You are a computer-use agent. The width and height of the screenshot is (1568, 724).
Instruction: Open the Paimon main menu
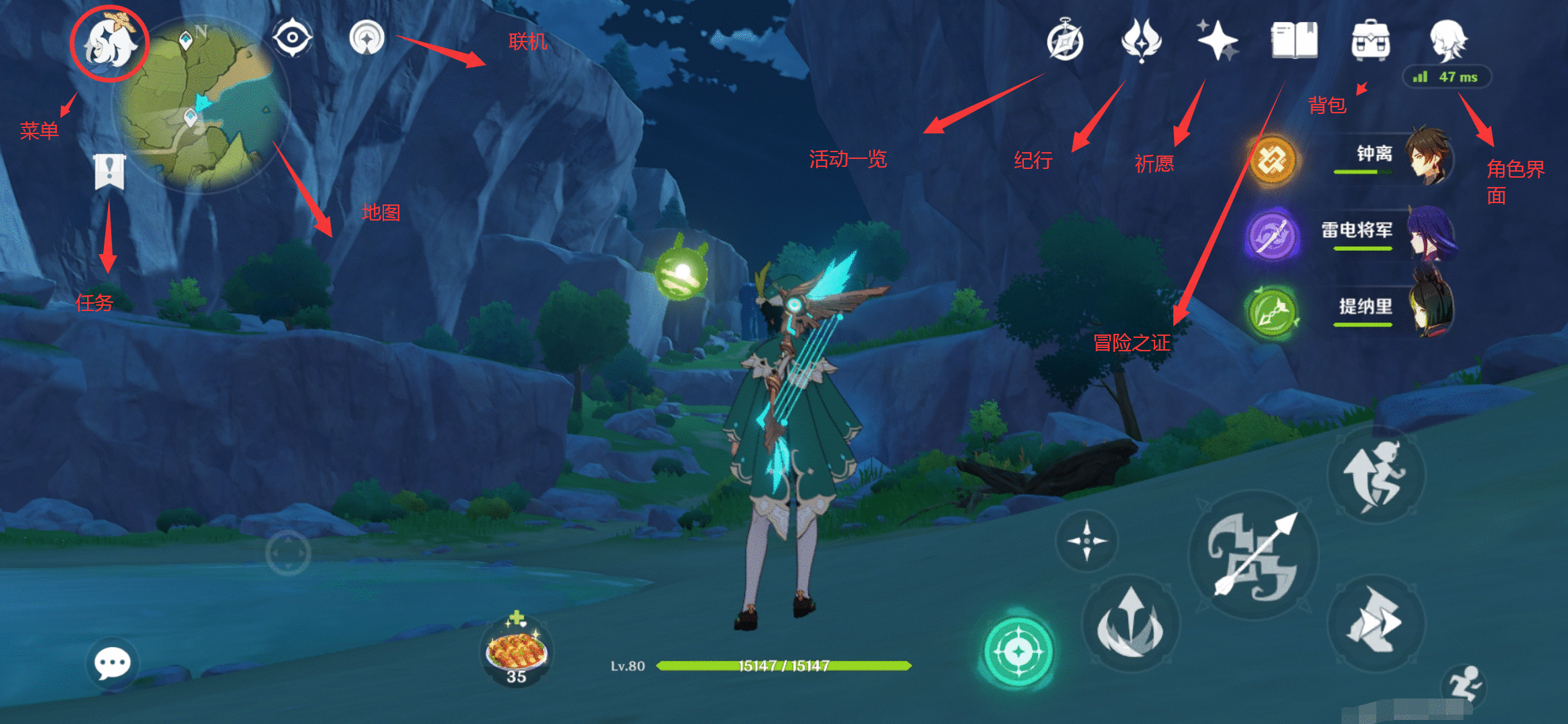click(x=109, y=44)
